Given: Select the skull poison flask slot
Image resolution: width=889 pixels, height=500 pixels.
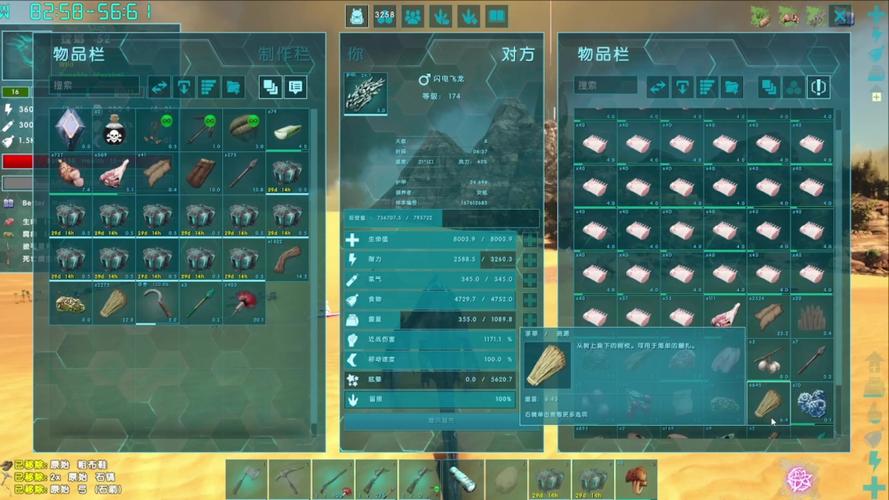Looking at the screenshot, I should [x=113, y=131].
